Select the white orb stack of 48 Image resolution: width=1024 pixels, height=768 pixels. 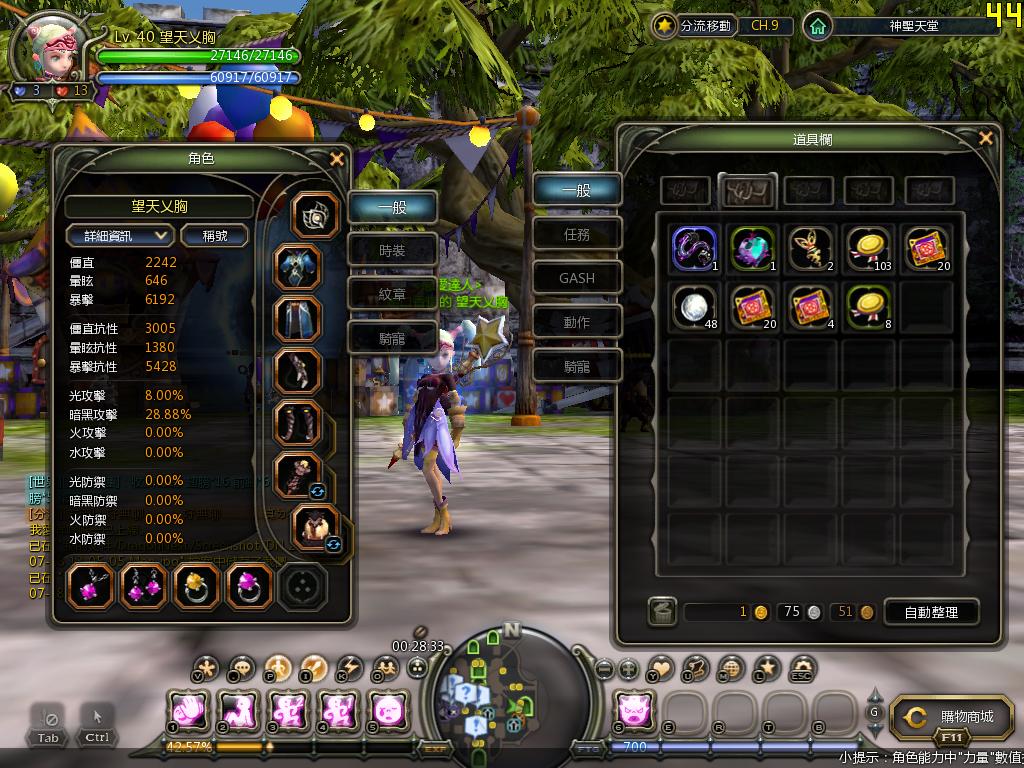pos(694,306)
